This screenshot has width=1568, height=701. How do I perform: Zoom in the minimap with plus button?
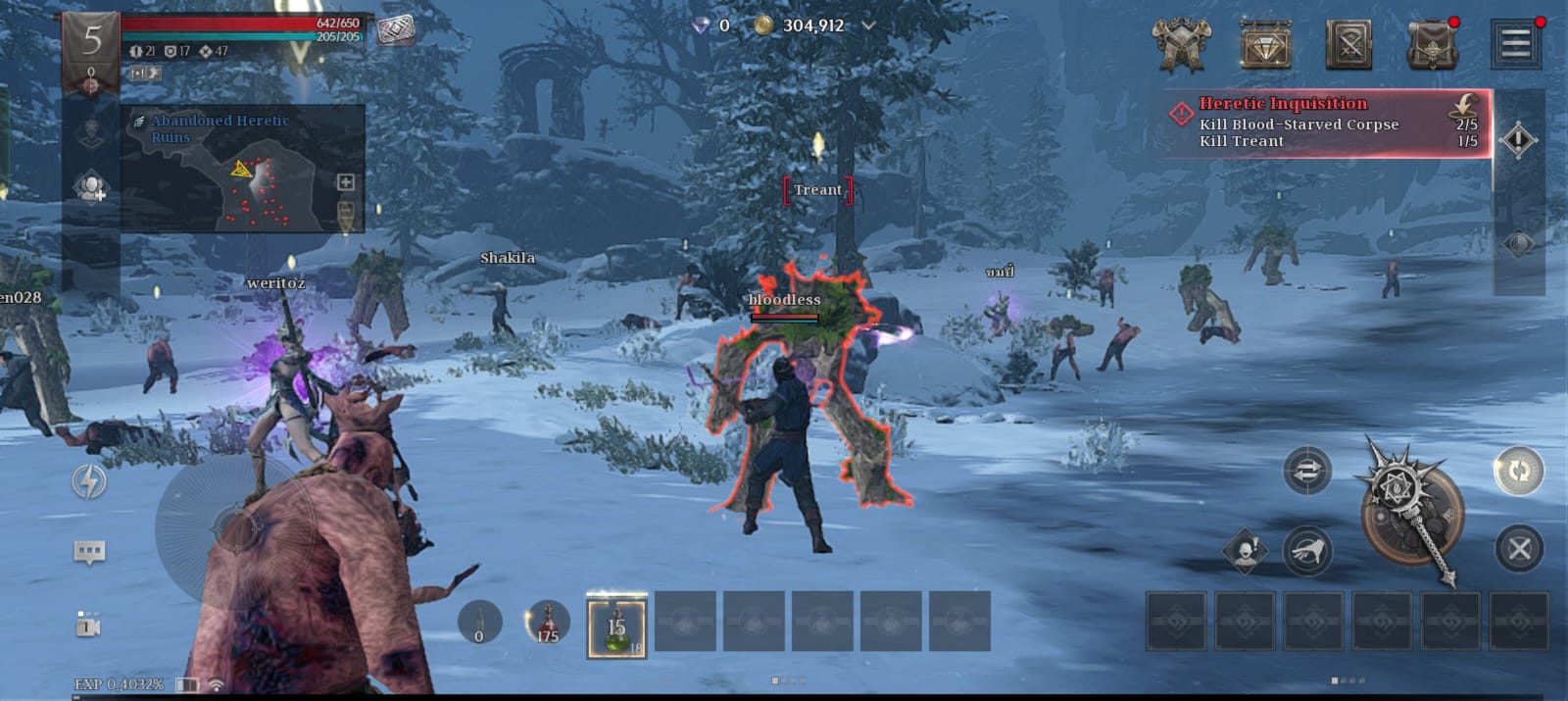point(345,181)
